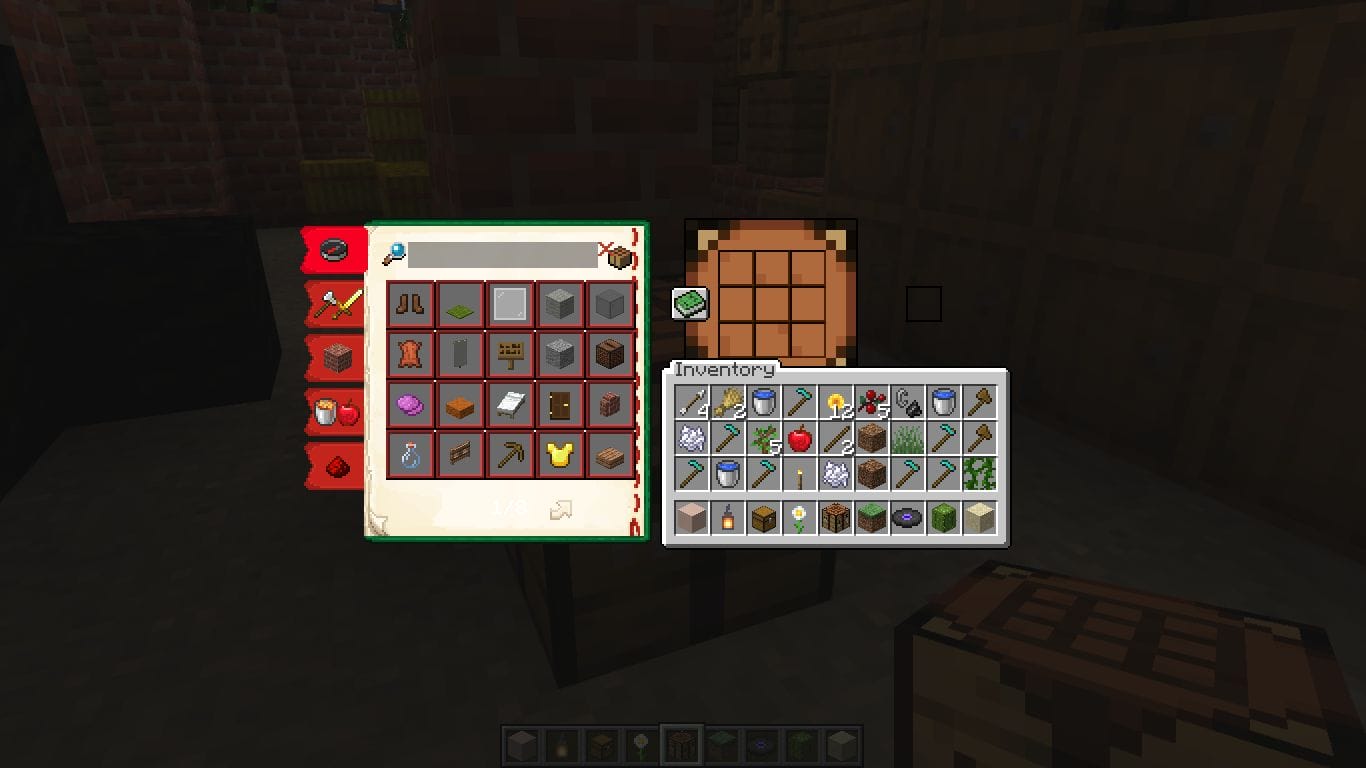Select the glass block recipe
The height and width of the screenshot is (768, 1366).
[510, 305]
